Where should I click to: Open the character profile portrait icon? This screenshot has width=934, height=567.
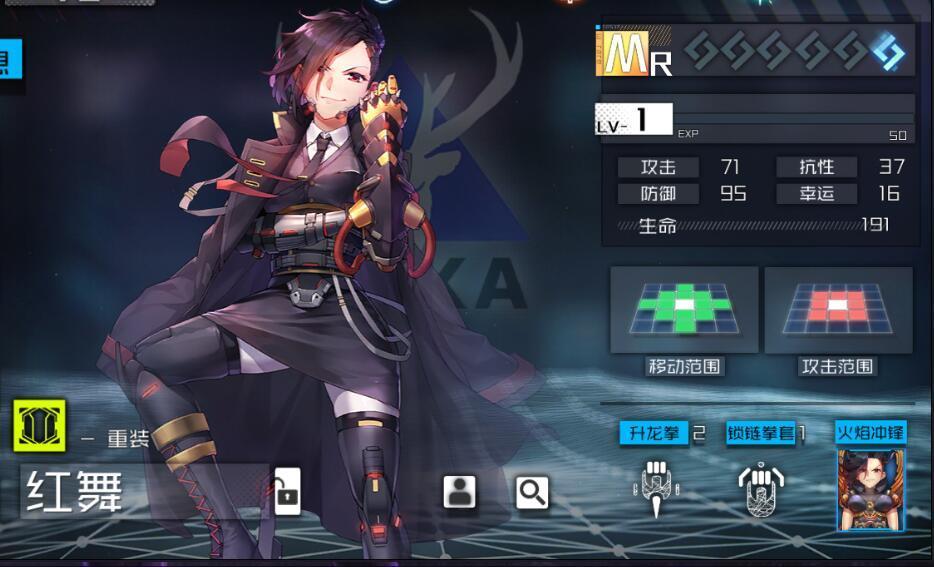click(x=459, y=491)
